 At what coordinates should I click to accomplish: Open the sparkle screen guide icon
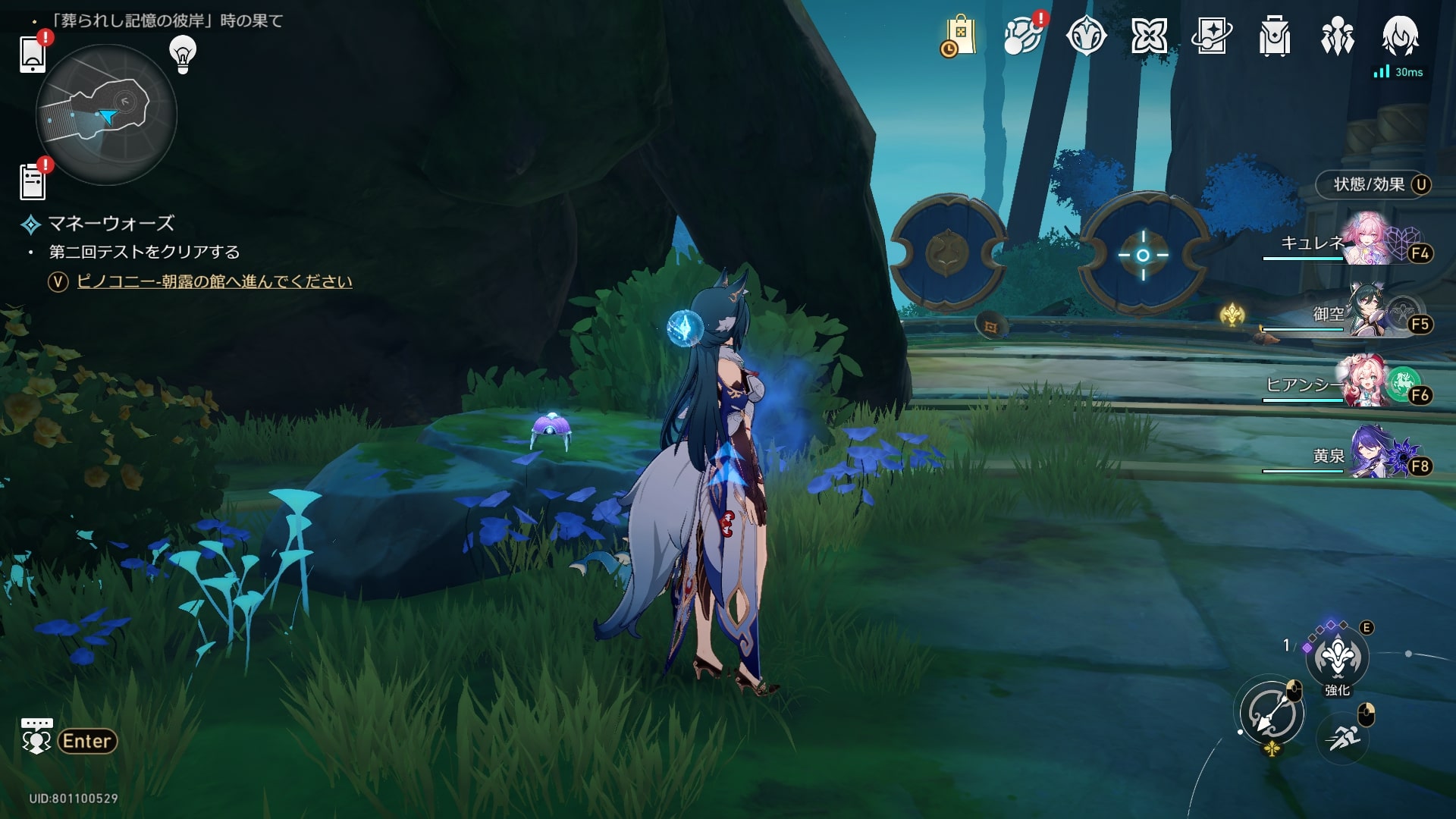click(x=1212, y=36)
